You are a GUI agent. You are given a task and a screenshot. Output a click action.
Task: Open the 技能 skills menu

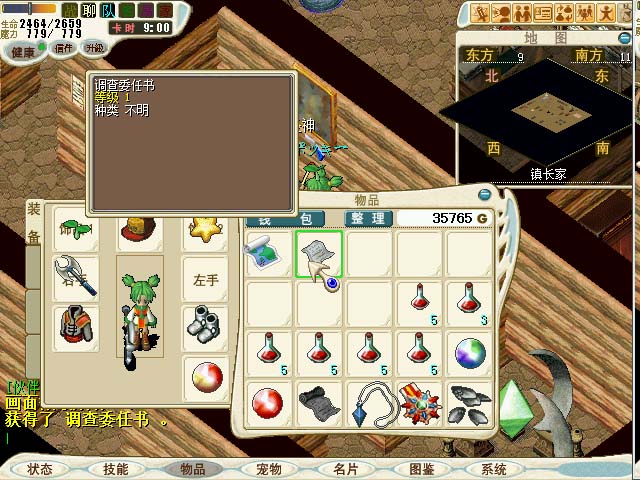tap(115, 468)
